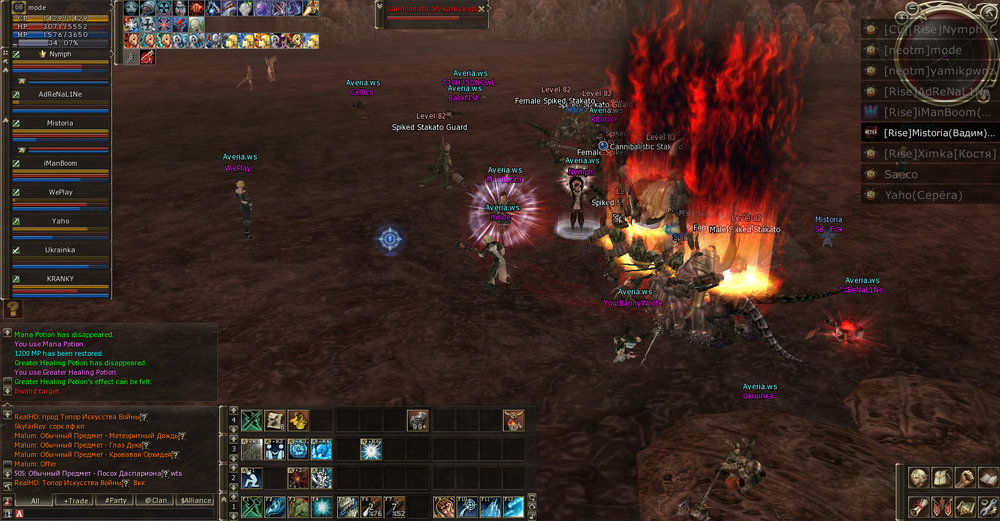Select party member Nymph in the party list
Screen dimensions: 1000x521
click(60, 54)
